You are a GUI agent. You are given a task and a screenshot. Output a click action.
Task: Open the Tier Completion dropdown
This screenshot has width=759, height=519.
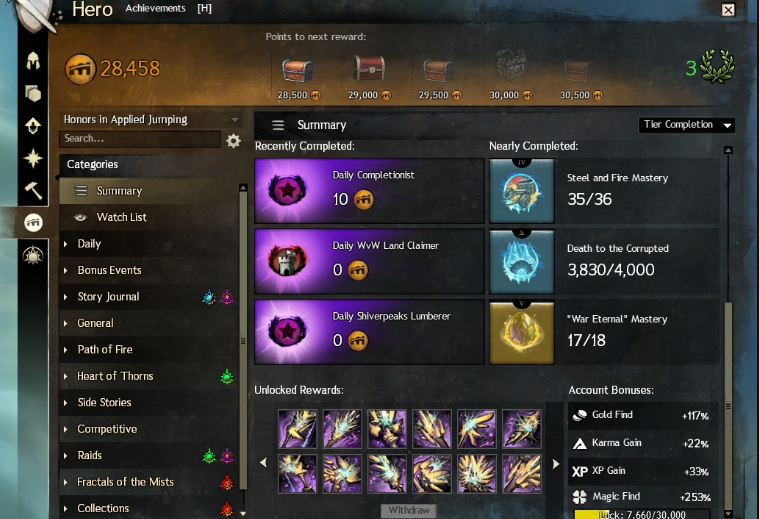pos(687,125)
